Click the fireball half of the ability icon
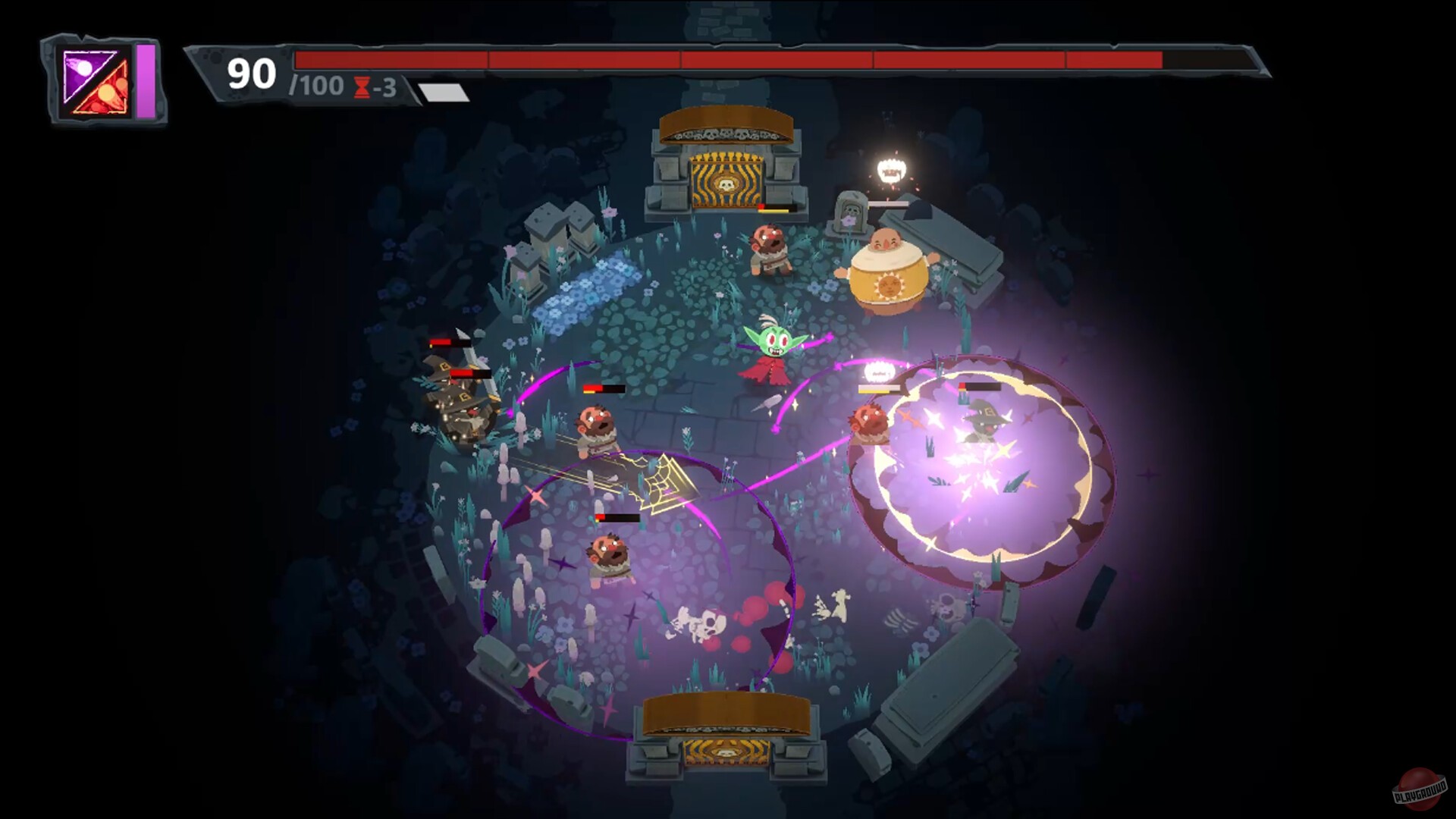 (106, 95)
